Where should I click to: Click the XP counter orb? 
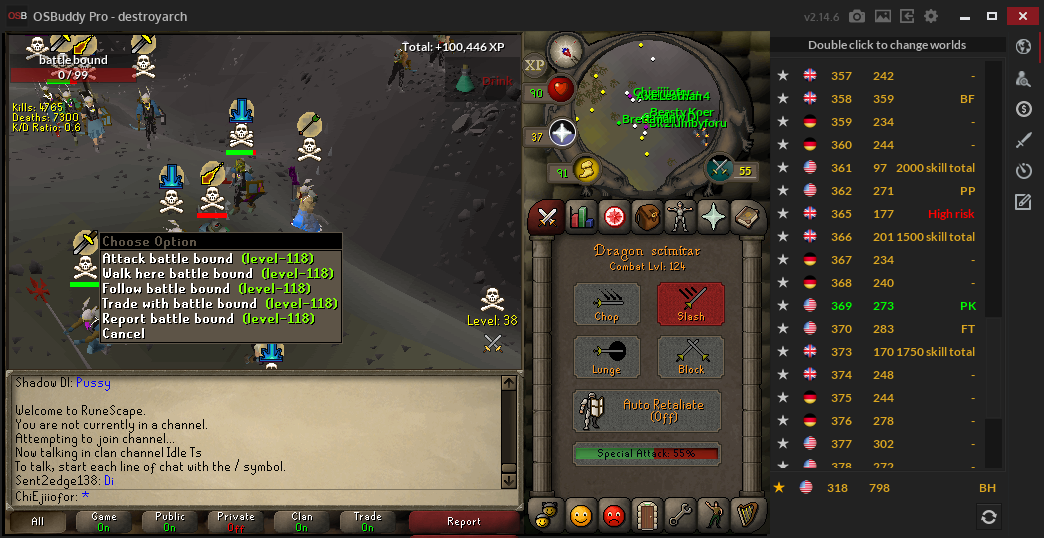point(535,64)
